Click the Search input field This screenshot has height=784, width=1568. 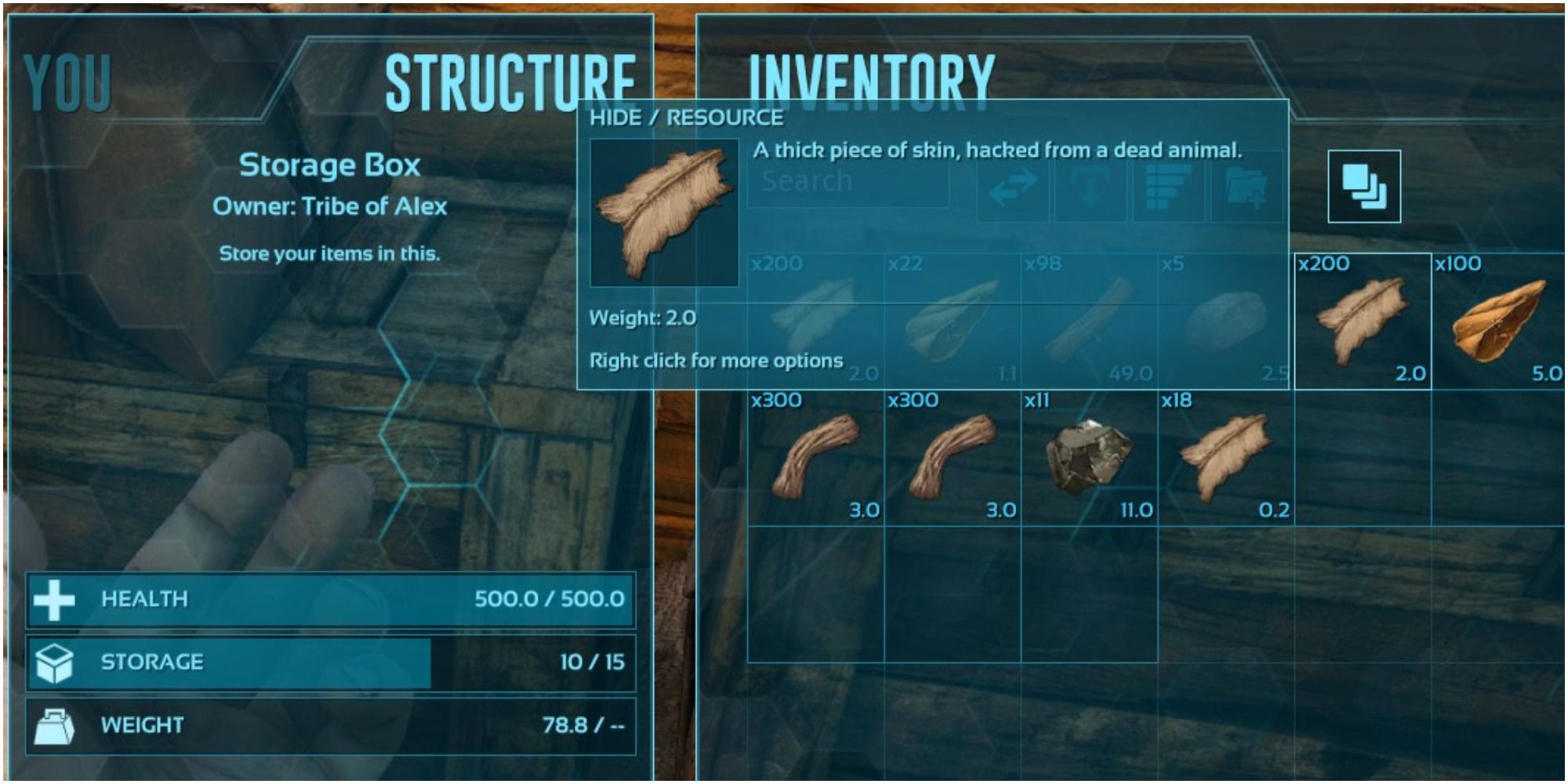[x=847, y=182]
